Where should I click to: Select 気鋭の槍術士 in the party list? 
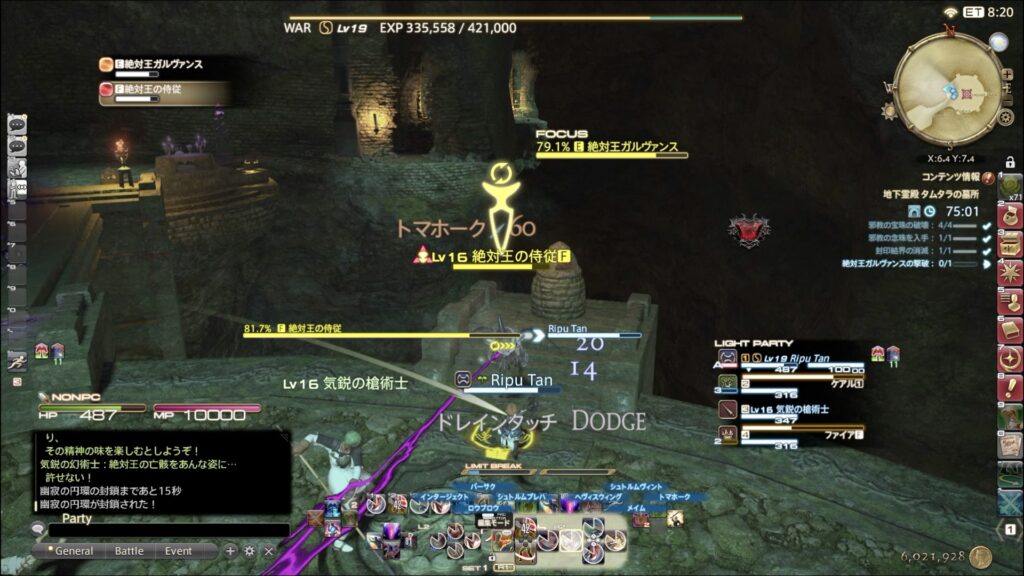click(x=790, y=411)
